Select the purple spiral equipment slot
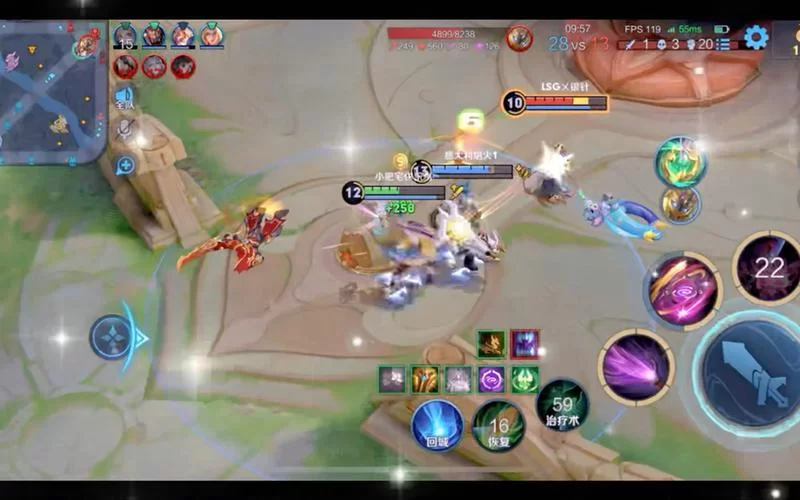The image size is (800, 500). [x=491, y=380]
